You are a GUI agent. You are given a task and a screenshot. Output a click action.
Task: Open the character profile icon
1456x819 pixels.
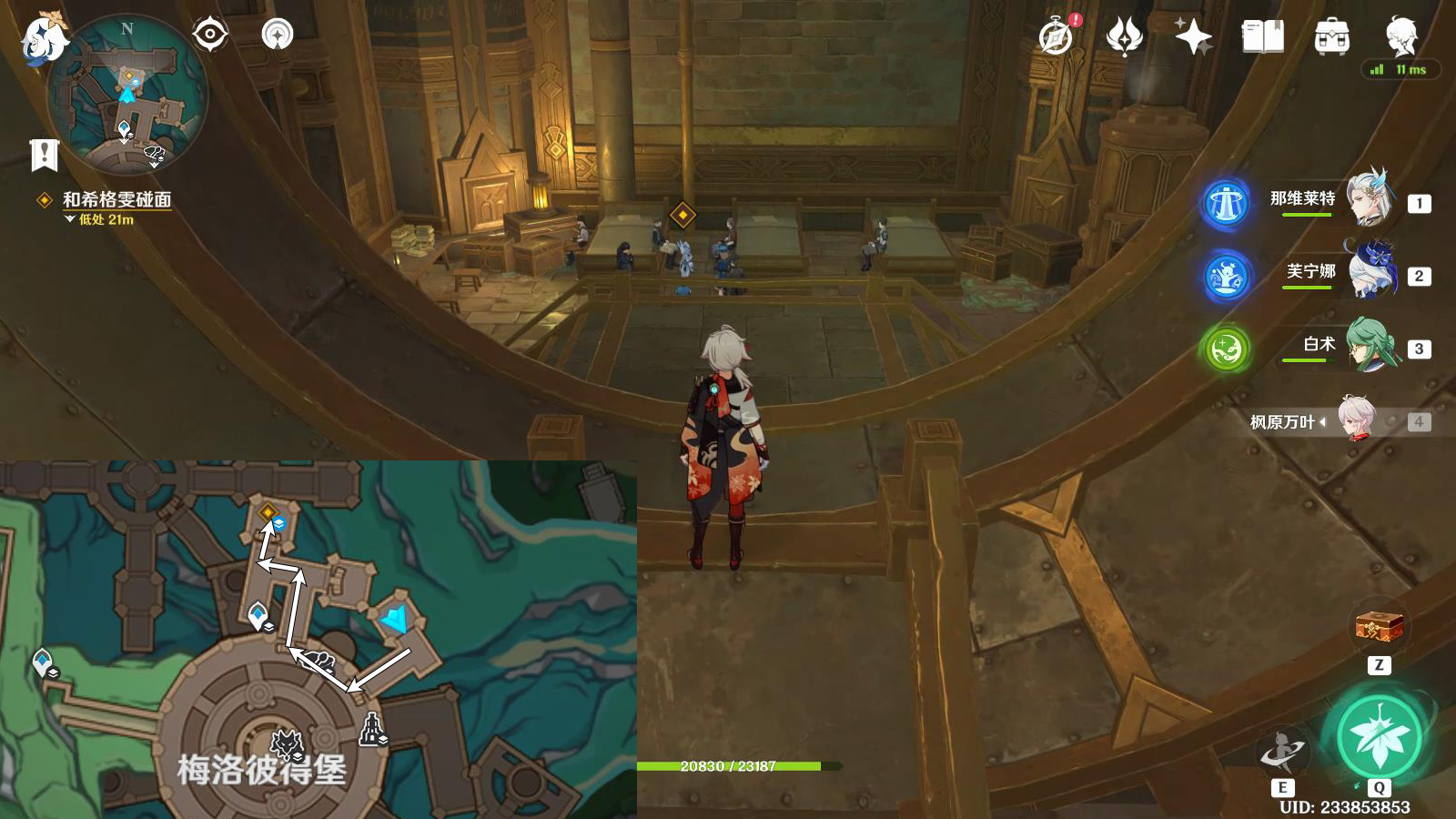pos(1401,36)
